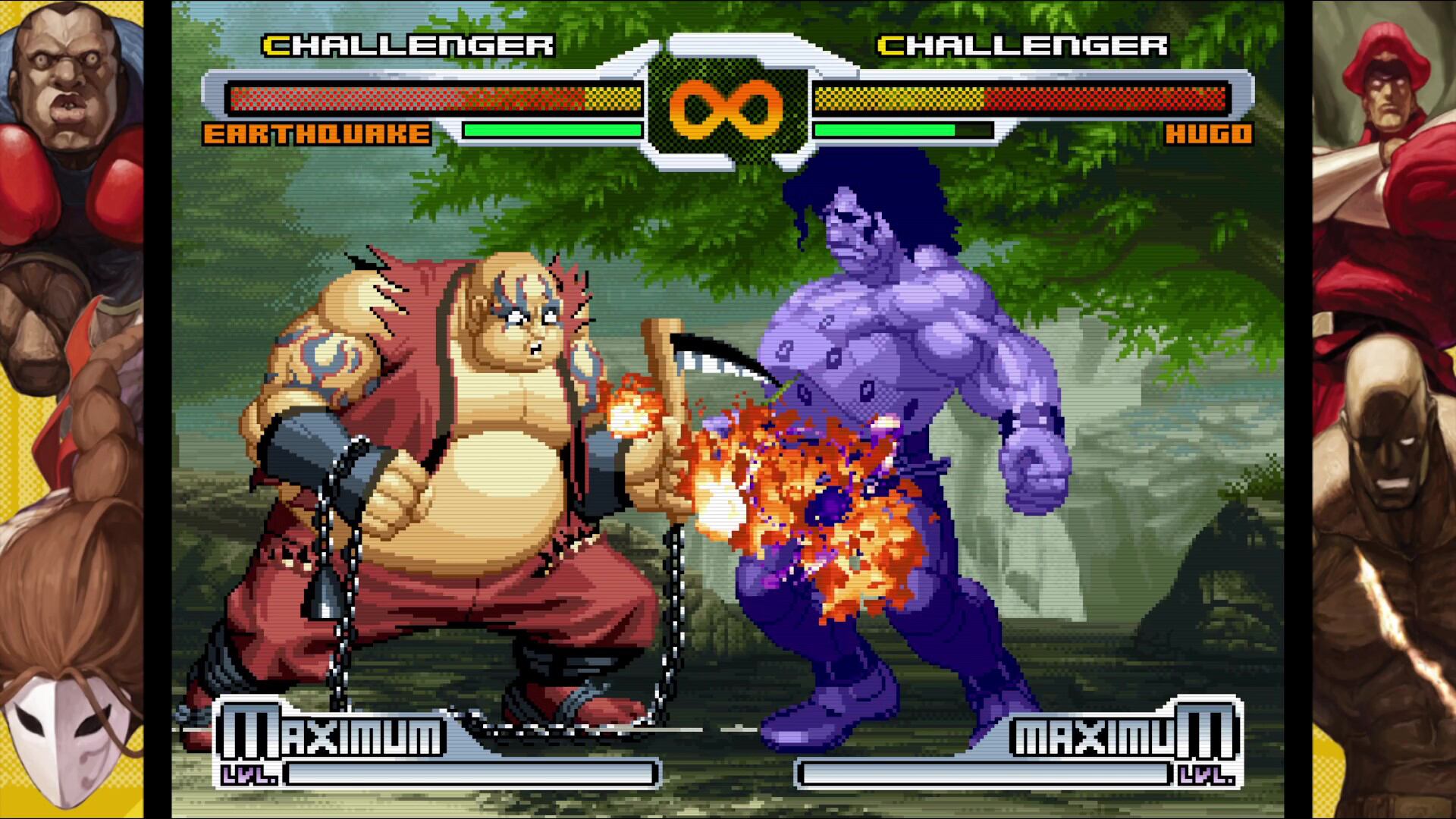Screen dimensions: 1456x819
Task: Click the boxer portrait top left border
Action: click(x=64, y=68)
